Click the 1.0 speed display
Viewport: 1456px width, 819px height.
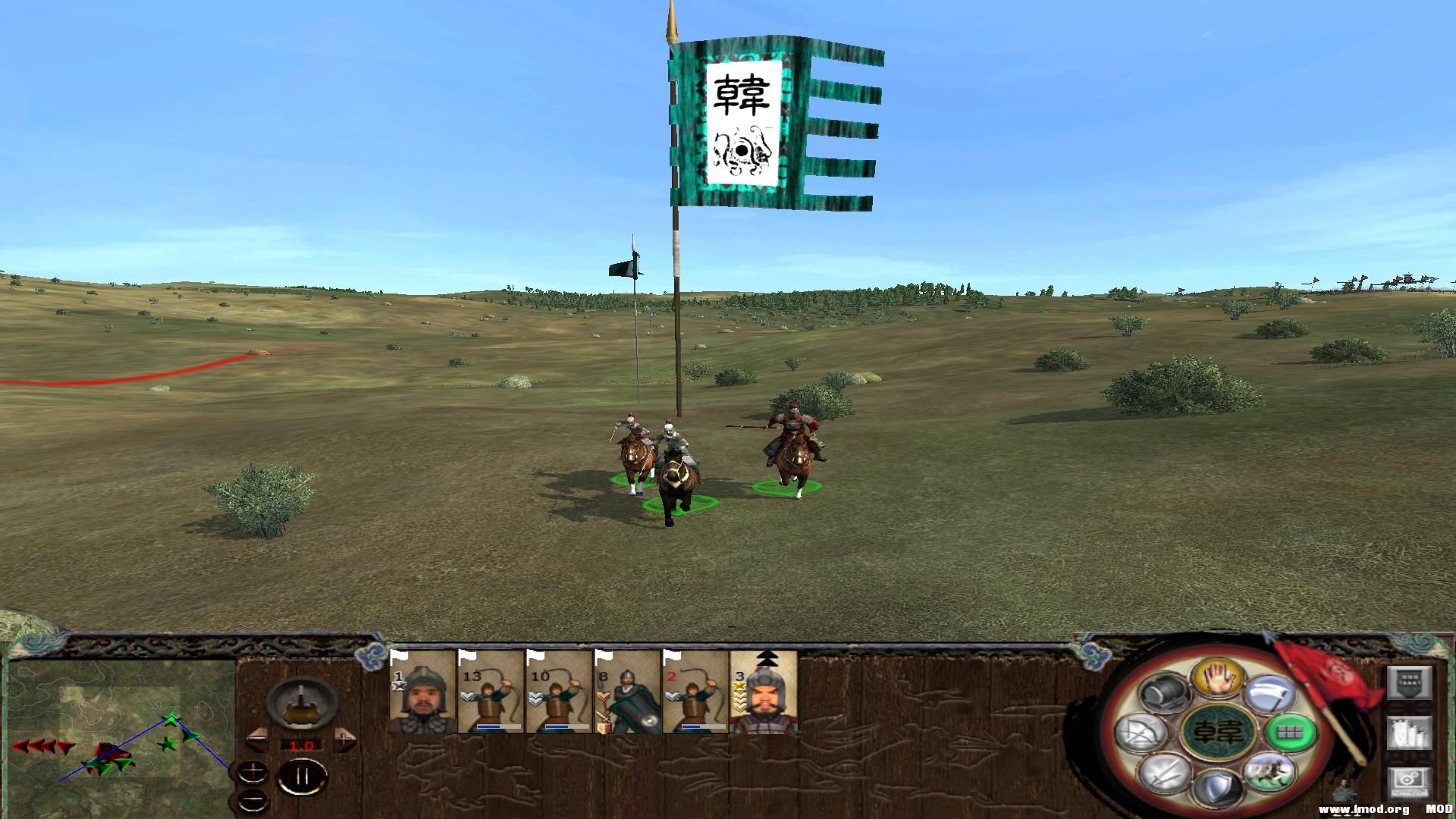302,745
